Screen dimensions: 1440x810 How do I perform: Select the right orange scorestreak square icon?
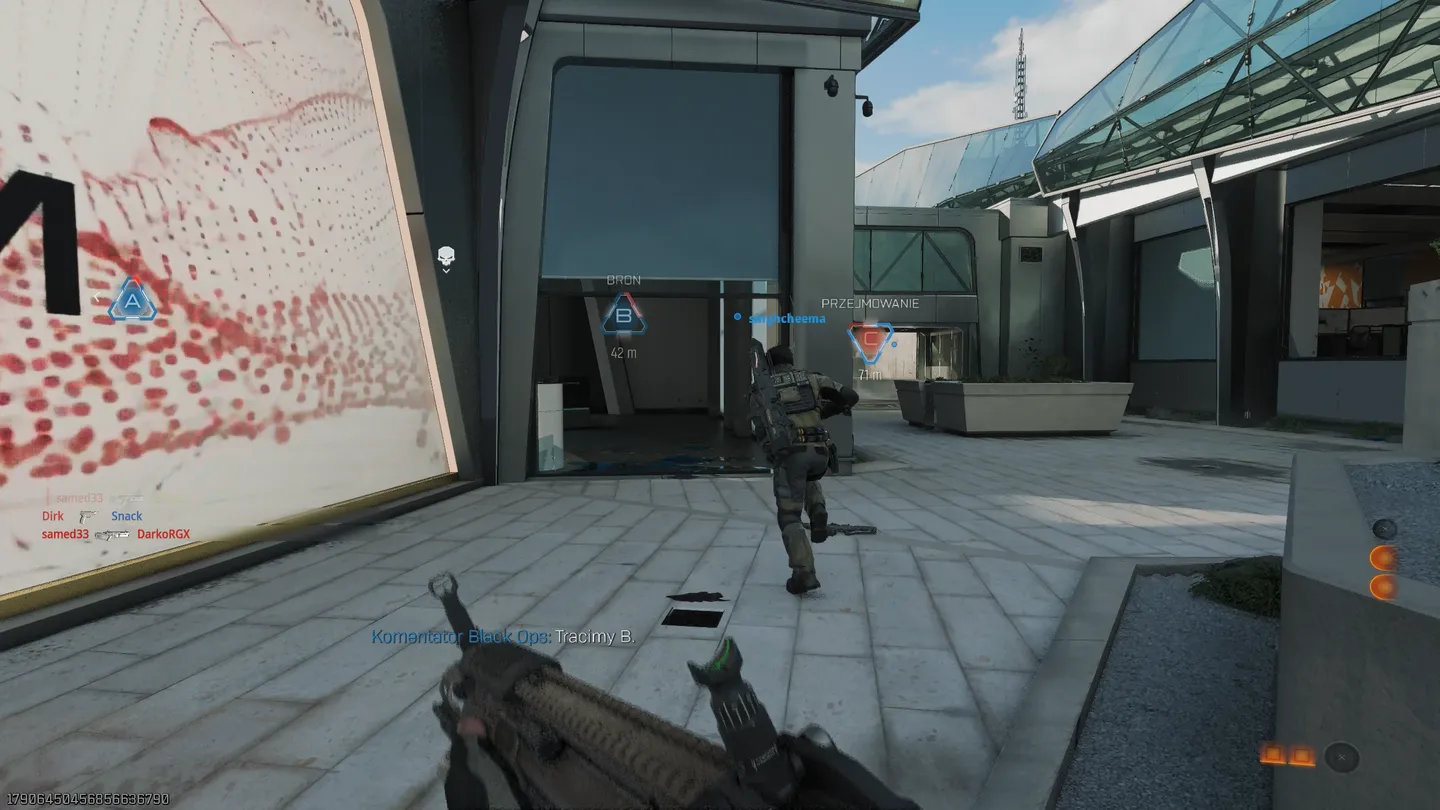[x=1302, y=753]
